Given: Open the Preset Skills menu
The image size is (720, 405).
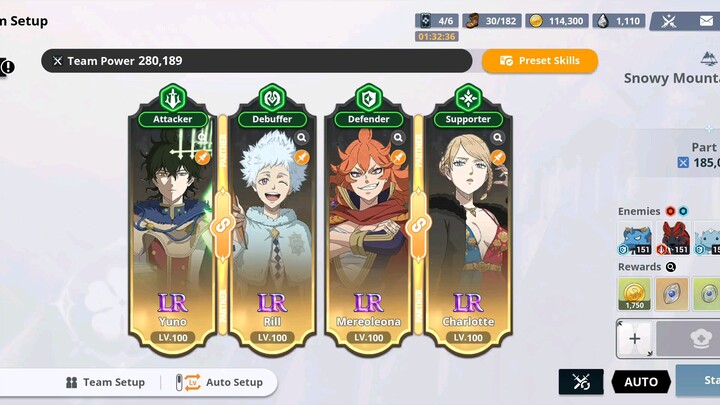Looking at the screenshot, I should click(540, 61).
